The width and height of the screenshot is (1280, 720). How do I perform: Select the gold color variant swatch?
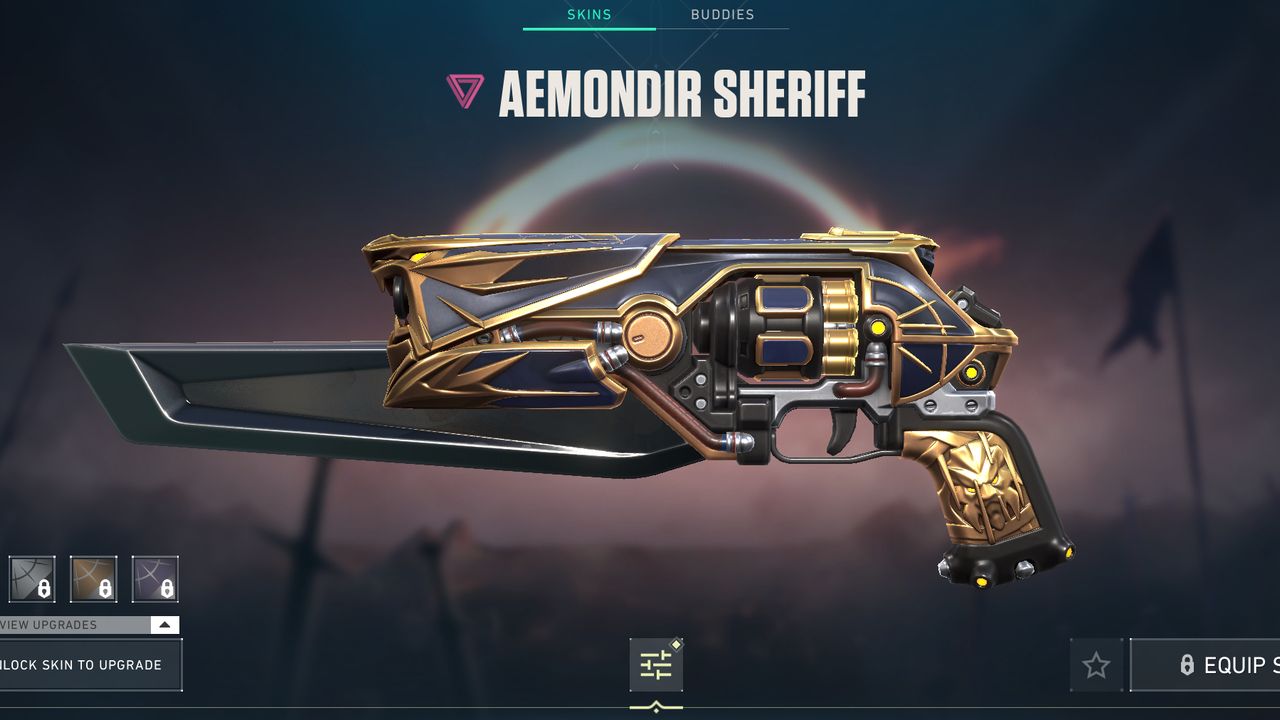(x=95, y=578)
